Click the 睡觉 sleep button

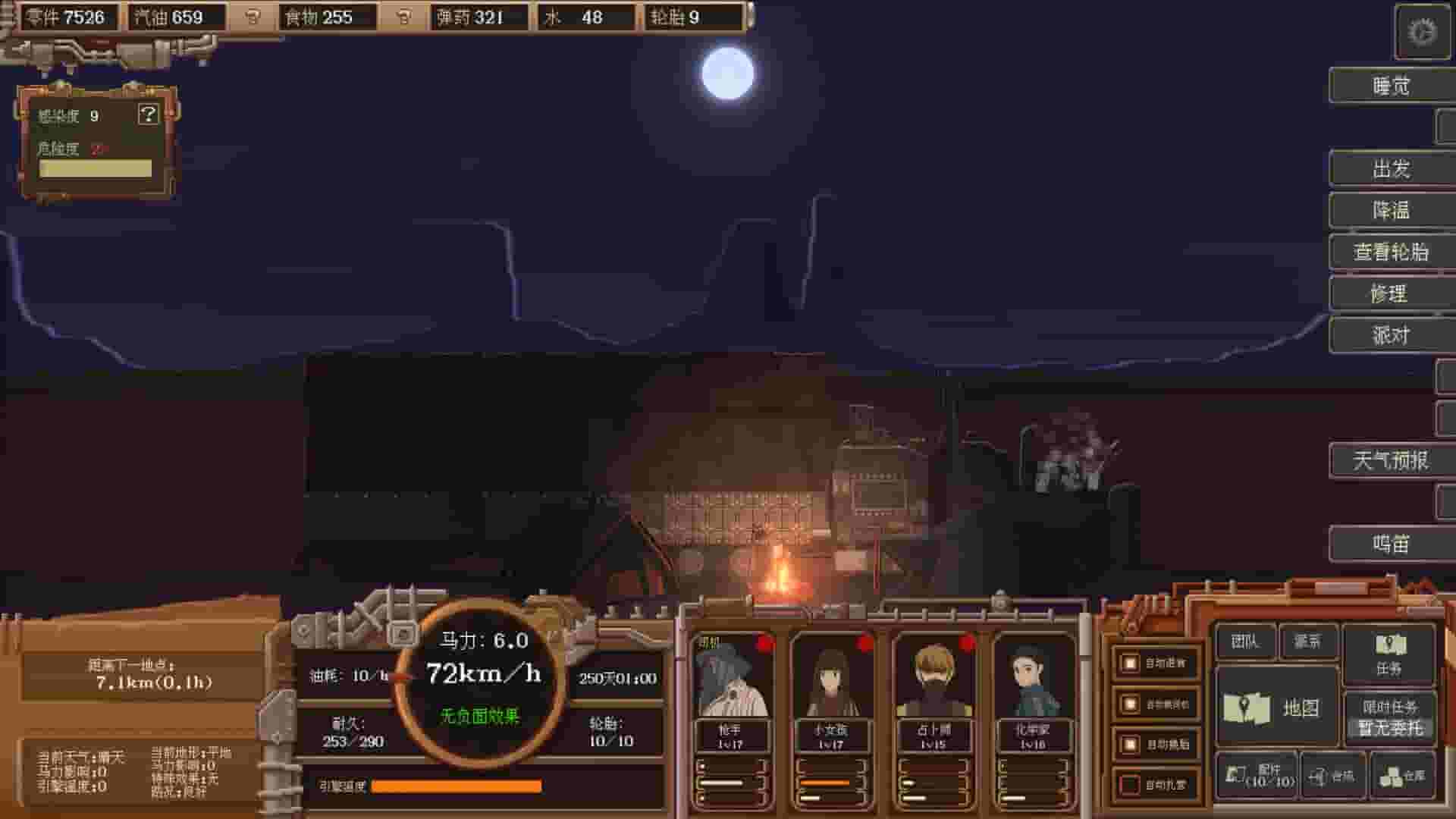tap(1391, 85)
